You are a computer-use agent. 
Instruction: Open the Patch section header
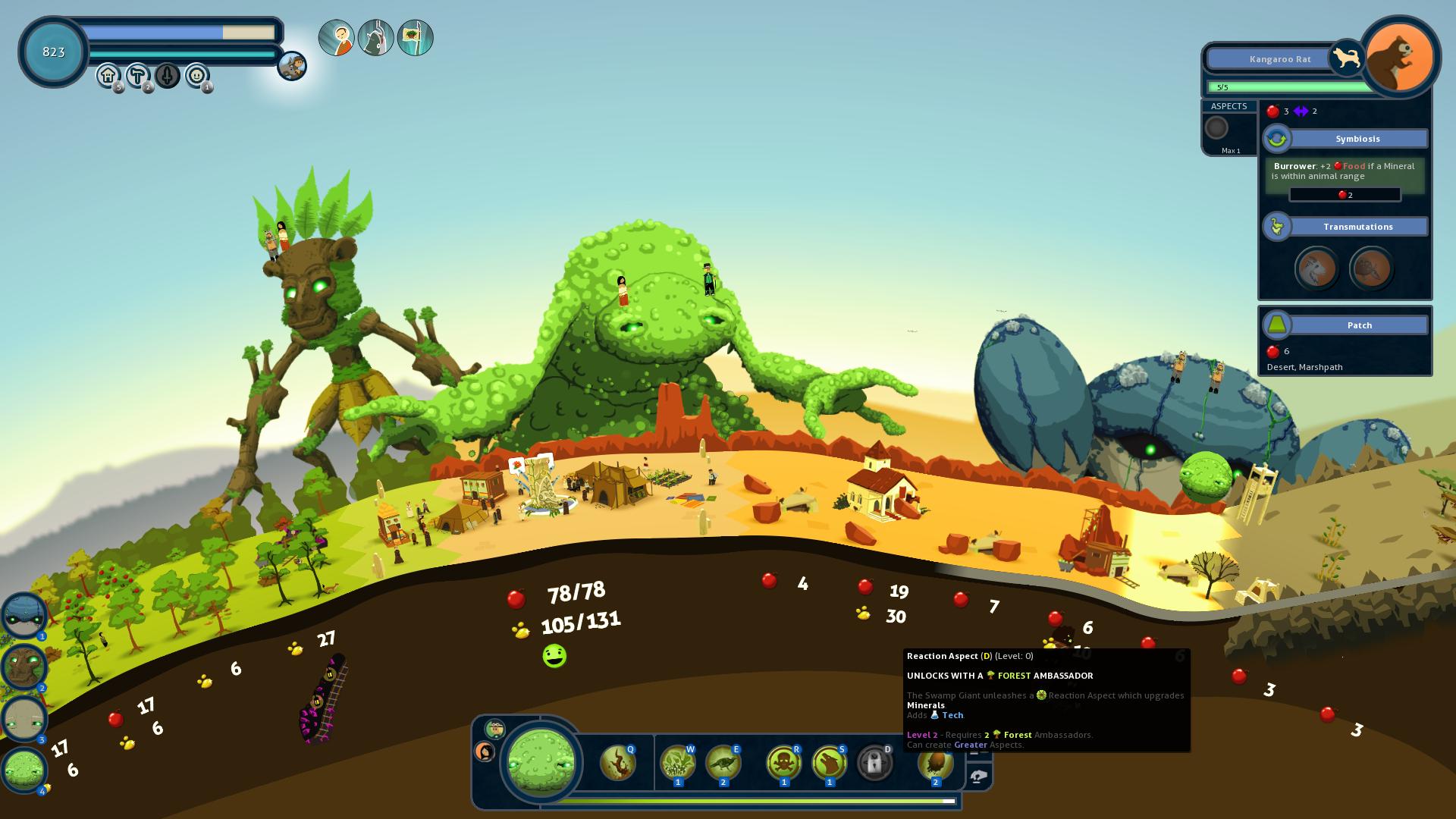pyautogui.click(x=1359, y=325)
